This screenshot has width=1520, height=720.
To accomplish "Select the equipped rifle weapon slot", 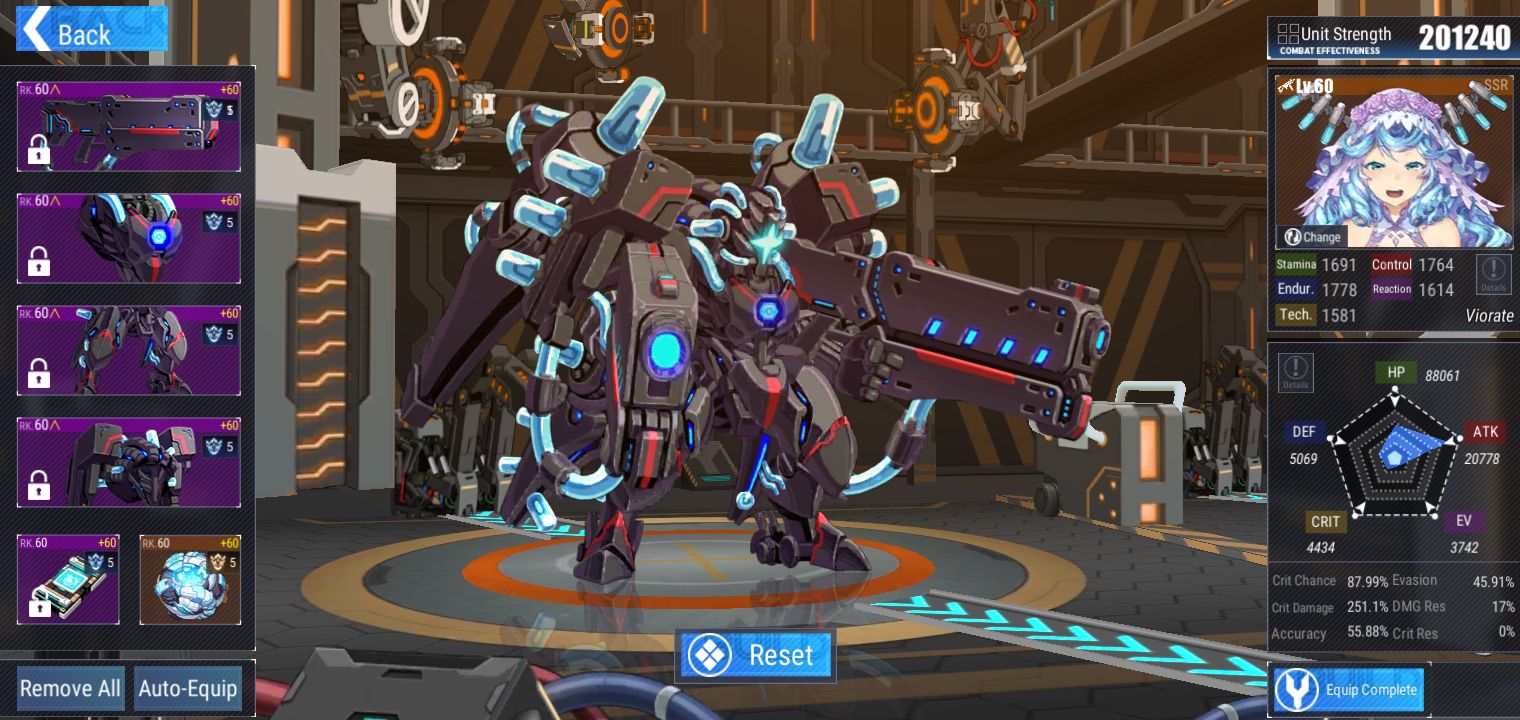I will click(128, 127).
